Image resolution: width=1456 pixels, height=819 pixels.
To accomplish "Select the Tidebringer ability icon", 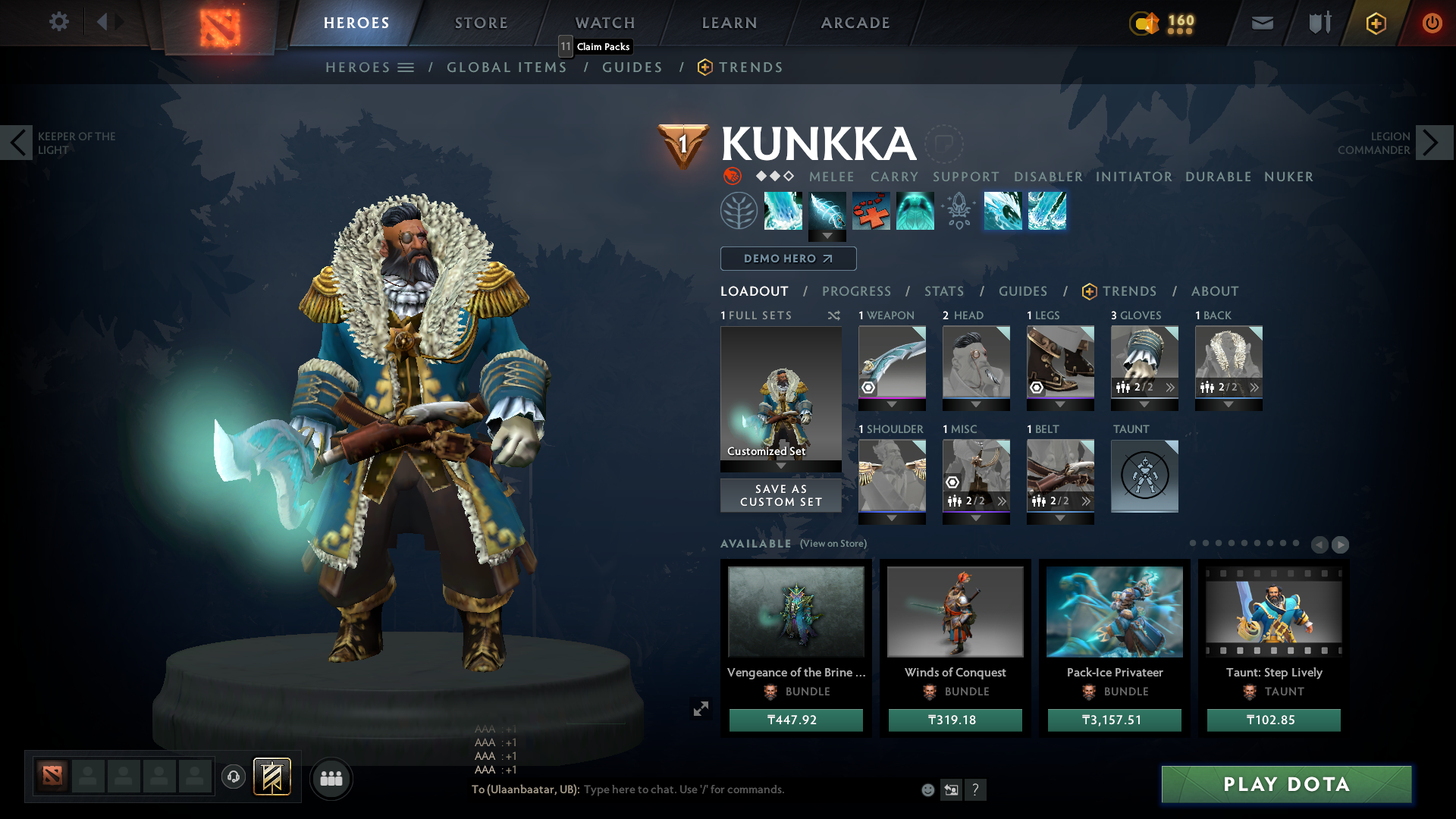I will [827, 211].
